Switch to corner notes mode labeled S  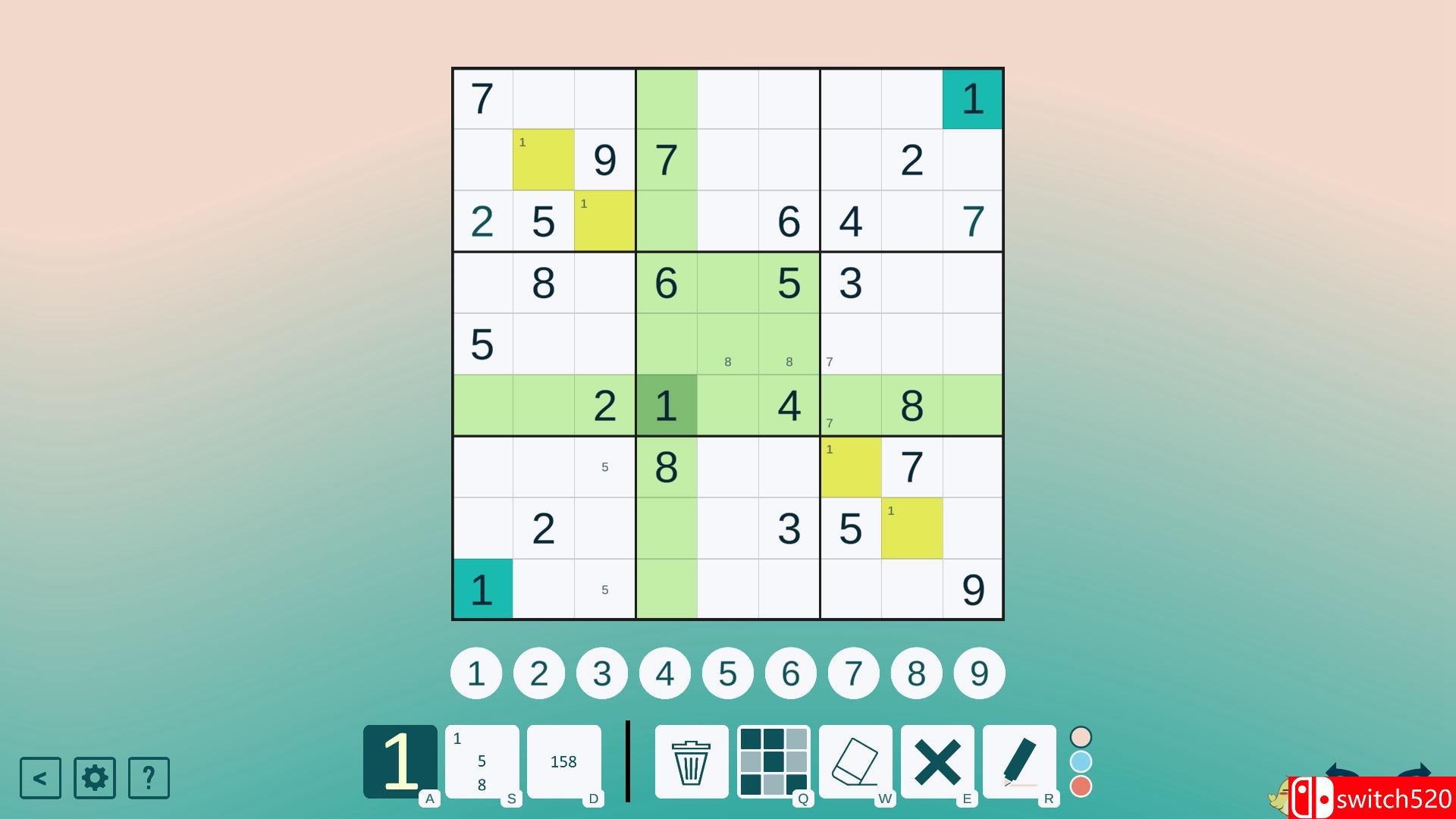pos(482,761)
